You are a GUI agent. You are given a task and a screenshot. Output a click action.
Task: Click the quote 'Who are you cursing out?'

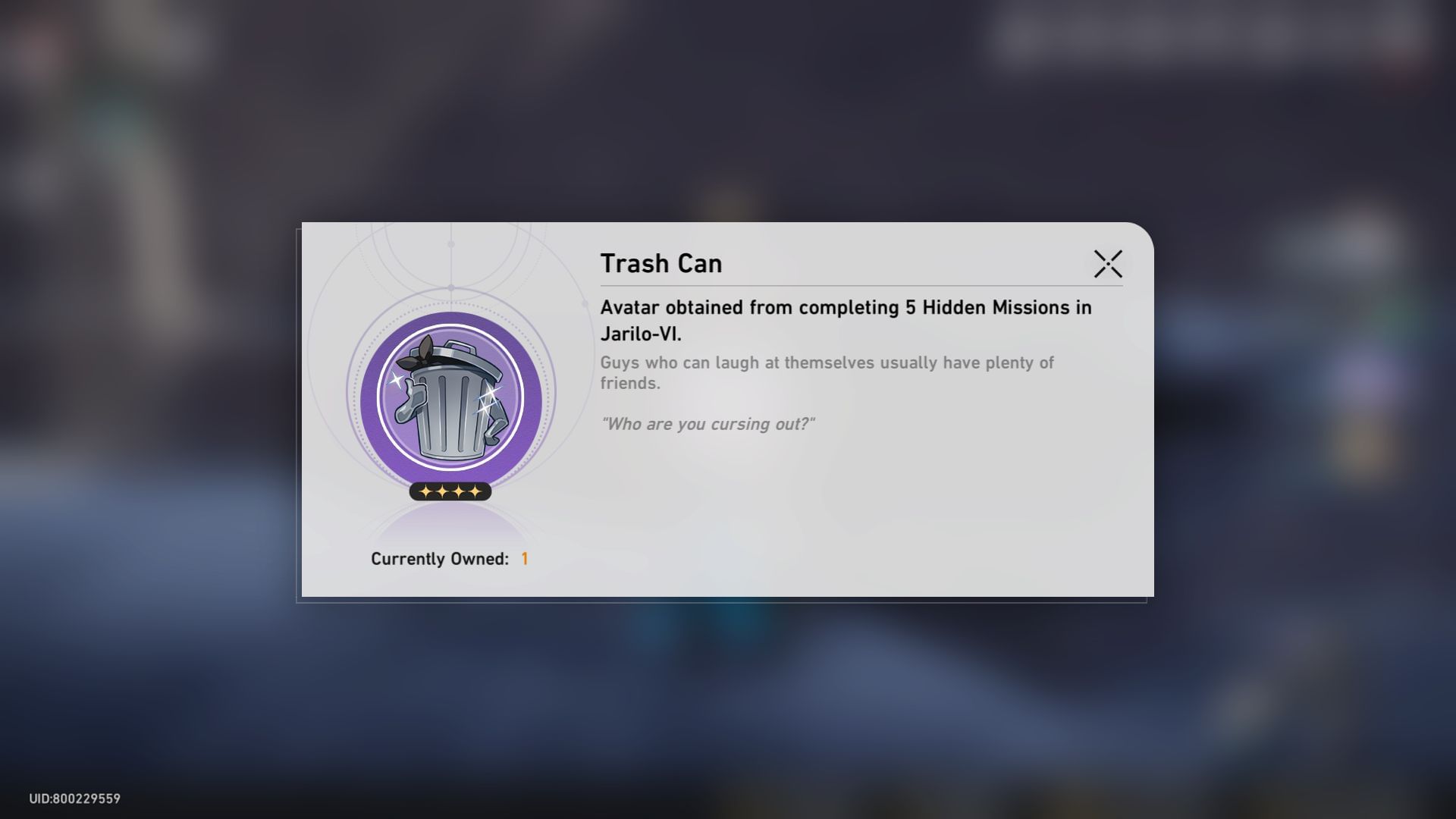(709, 425)
